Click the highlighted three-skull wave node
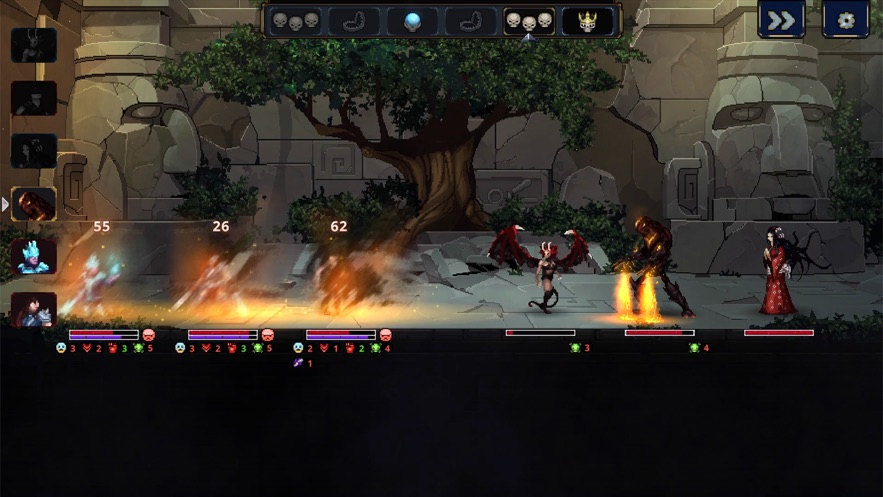 529,21
